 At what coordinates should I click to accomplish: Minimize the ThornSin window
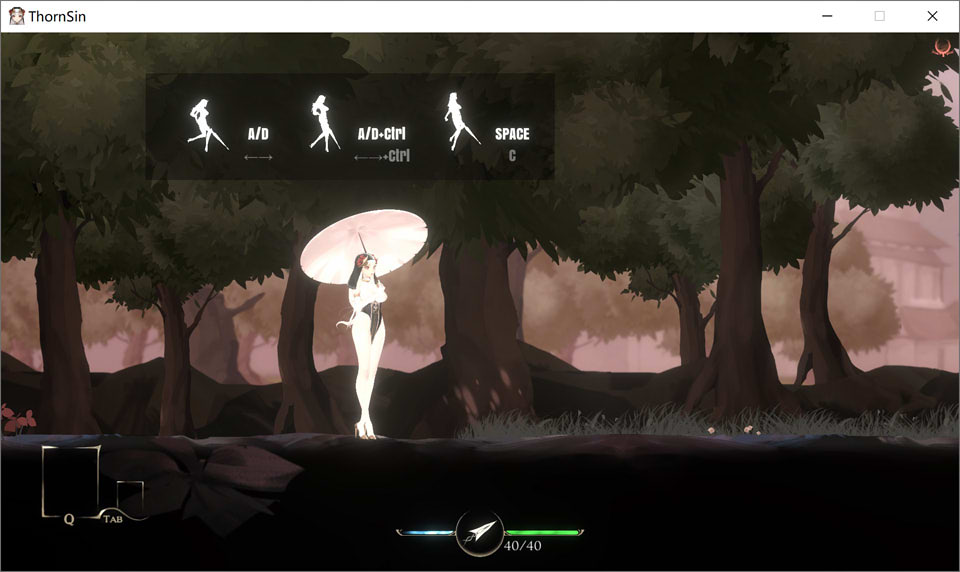[827, 16]
